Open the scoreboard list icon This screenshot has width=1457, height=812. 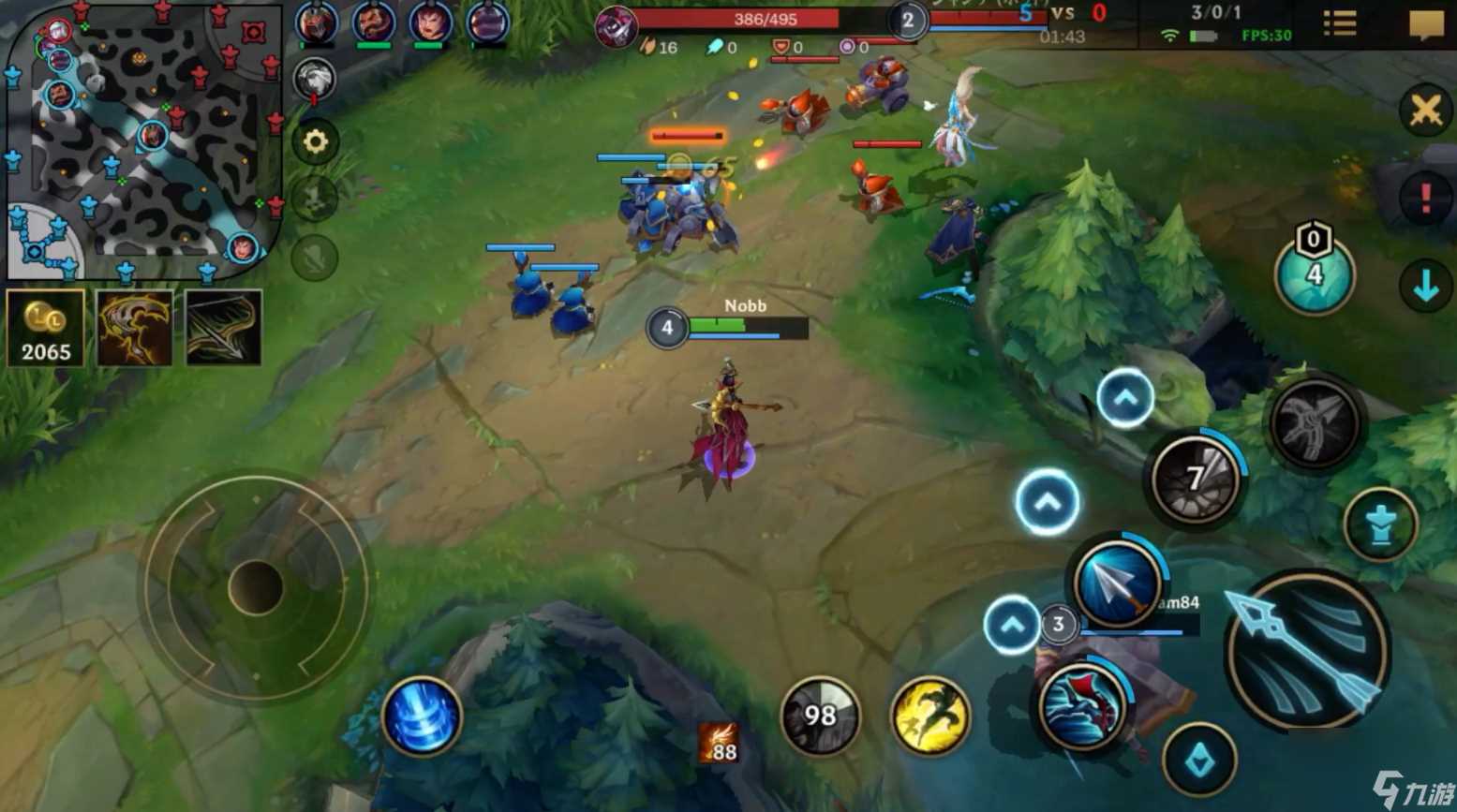point(1340,23)
